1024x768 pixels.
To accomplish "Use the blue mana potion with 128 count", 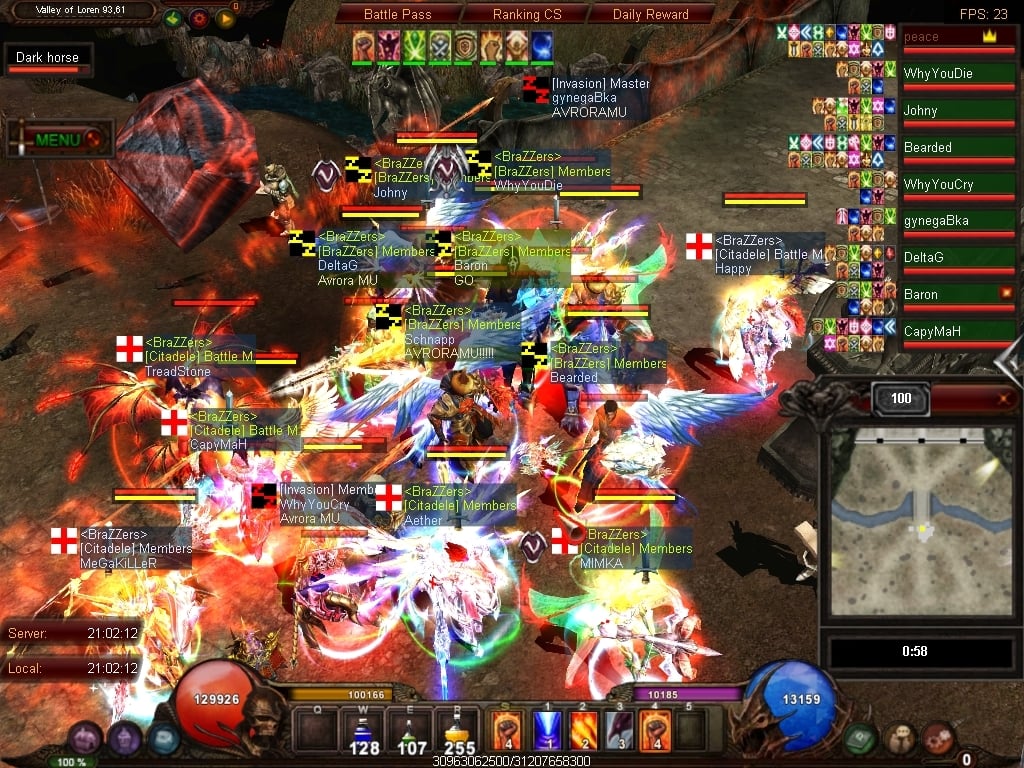I will (x=364, y=731).
